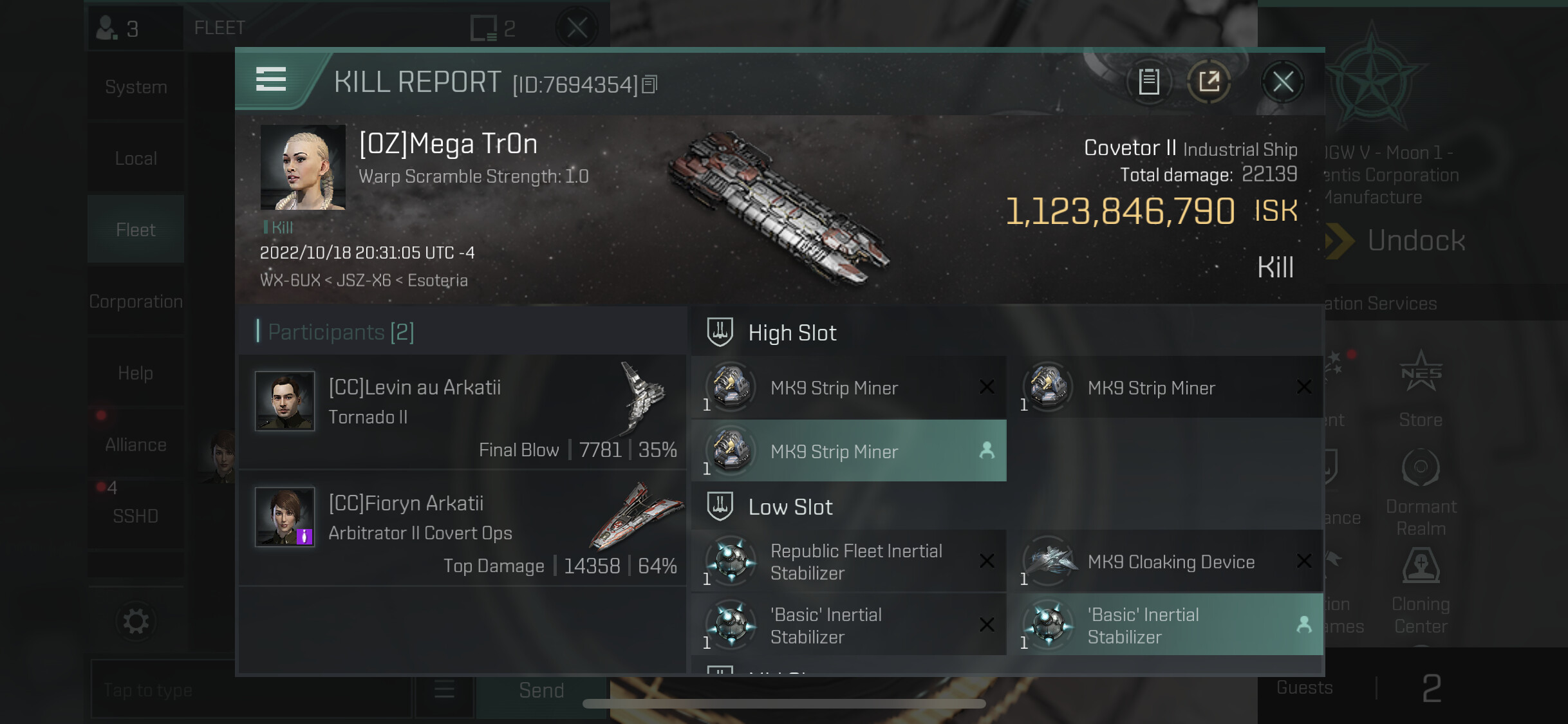Image resolution: width=1568 pixels, height=724 pixels.
Task: Select participant Fioryn Arkatii
Action: click(x=462, y=528)
